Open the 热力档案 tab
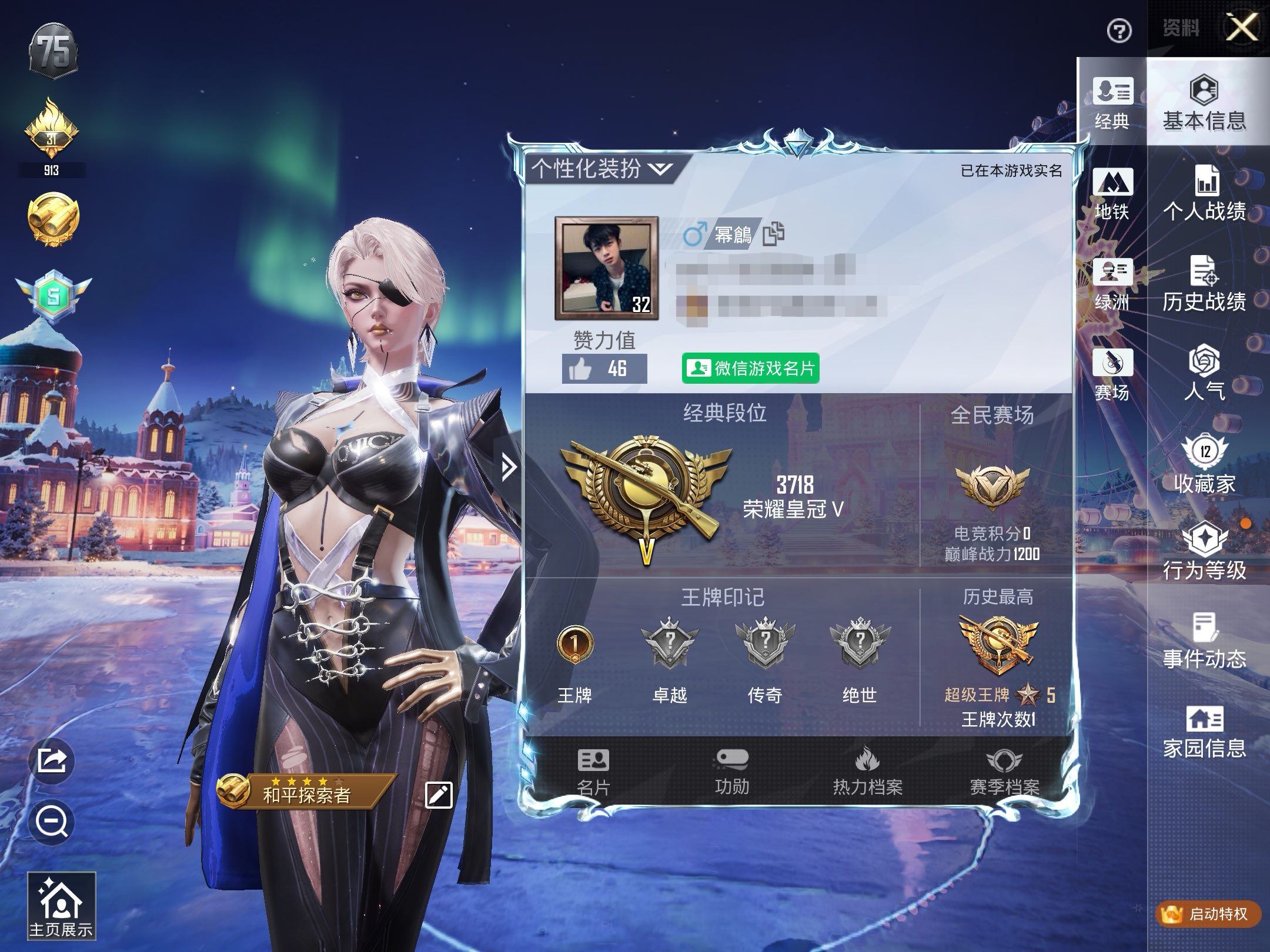 [x=867, y=772]
